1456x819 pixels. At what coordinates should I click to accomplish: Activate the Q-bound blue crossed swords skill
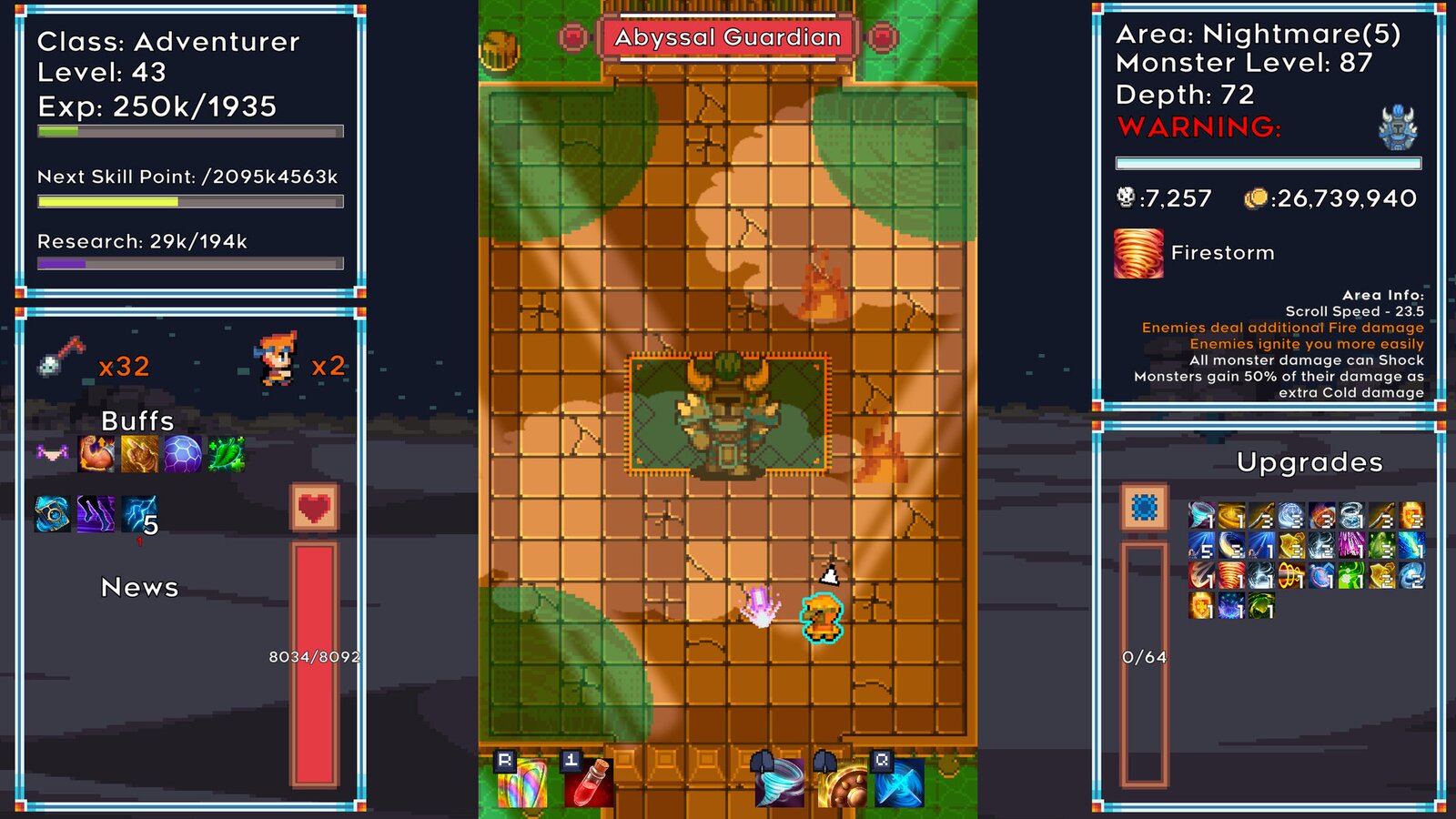(899, 784)
